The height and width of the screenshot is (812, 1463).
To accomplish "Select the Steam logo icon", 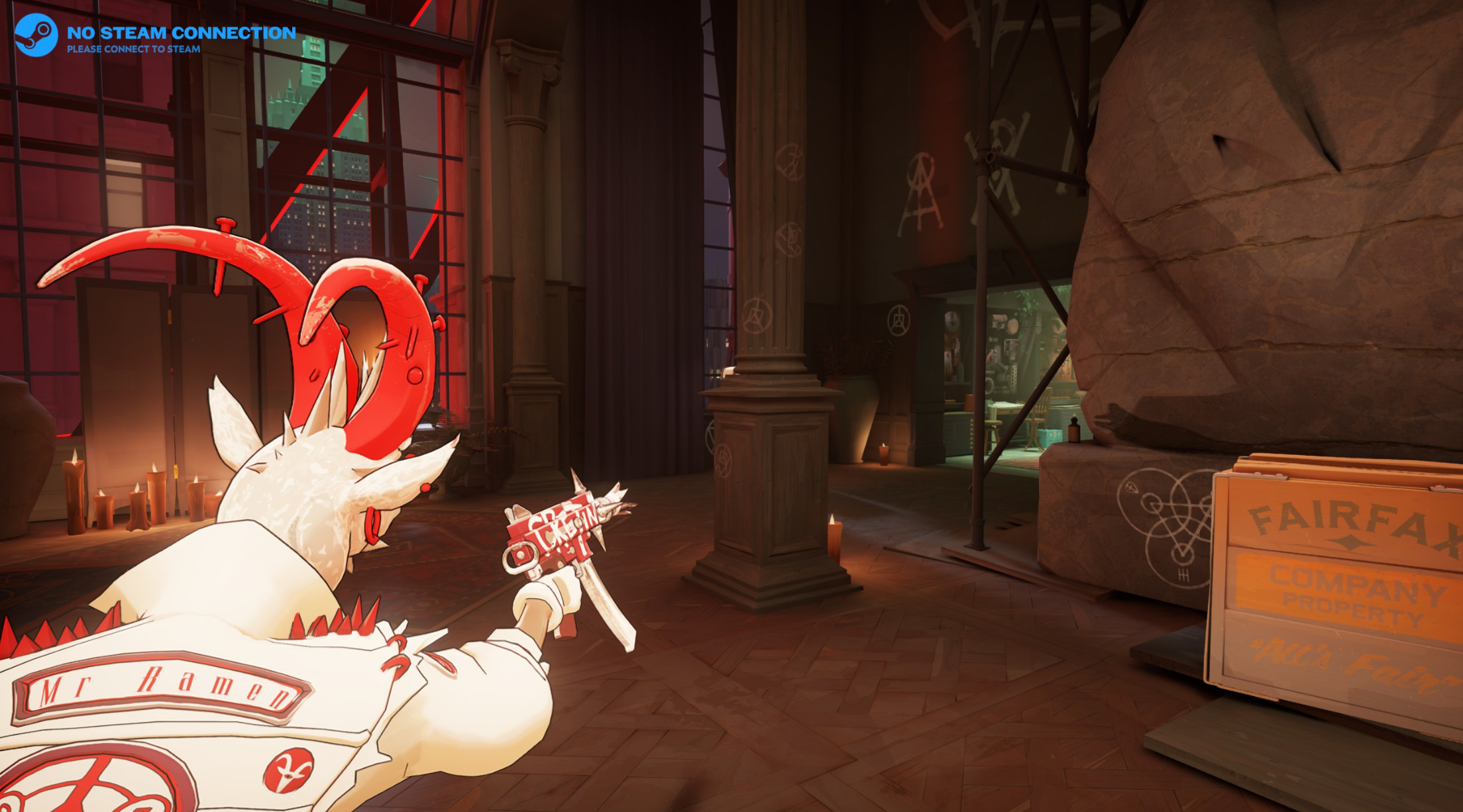I will pos(36,35).
